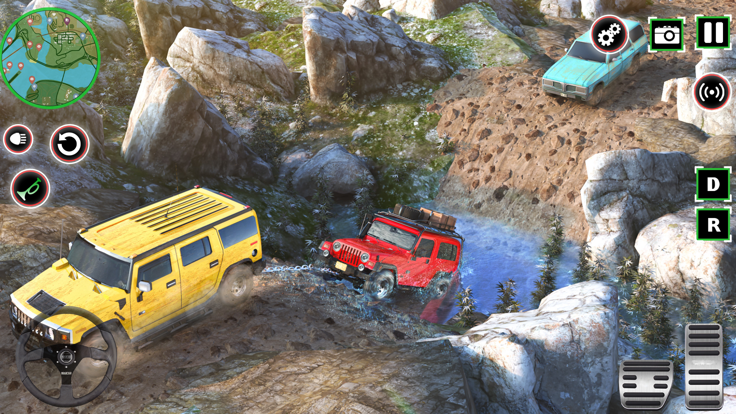Click the reset vehicle circular arrow
Viewport: 736px width, 414px height.
pyautogui.click(x=69, y=145)
